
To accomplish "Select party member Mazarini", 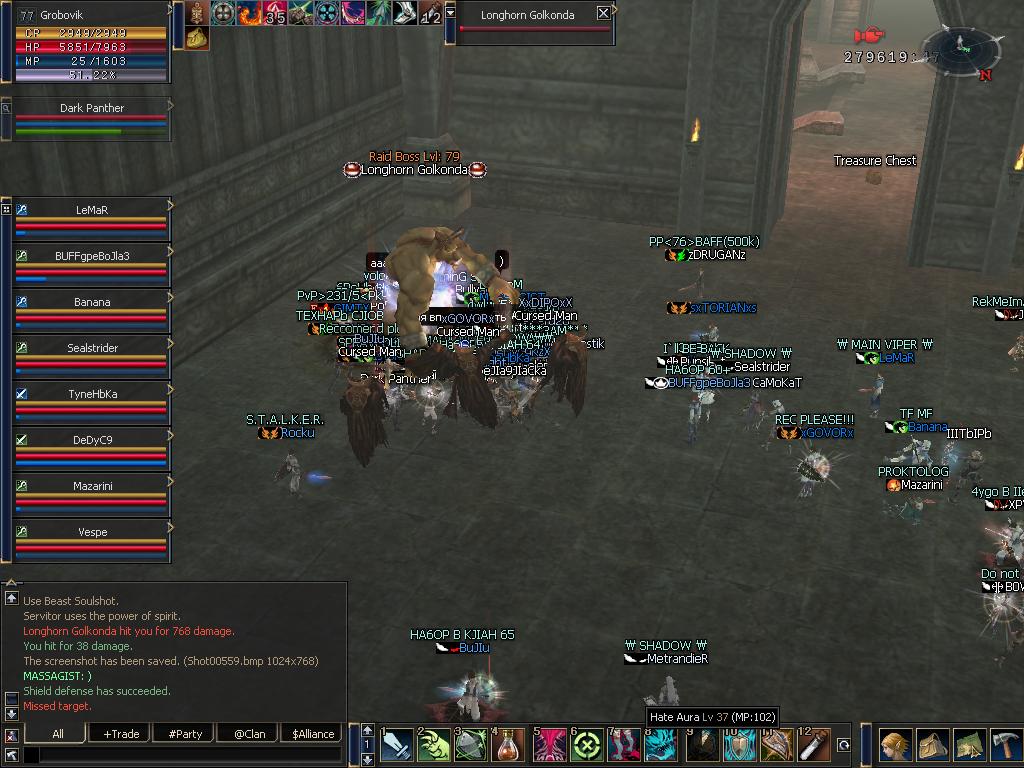I will (x=91, y=486).
